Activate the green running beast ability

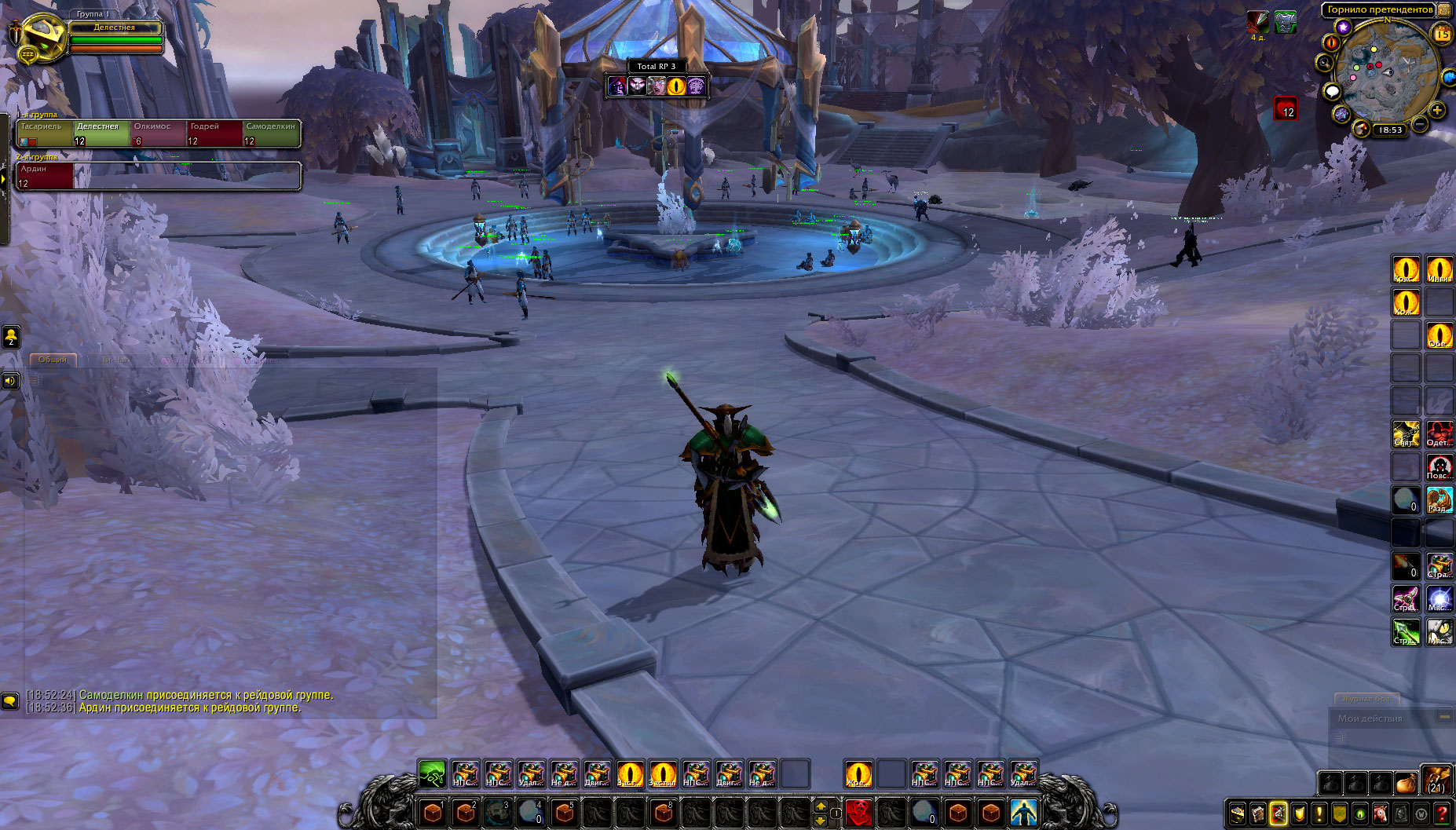[x=432, y=774]
